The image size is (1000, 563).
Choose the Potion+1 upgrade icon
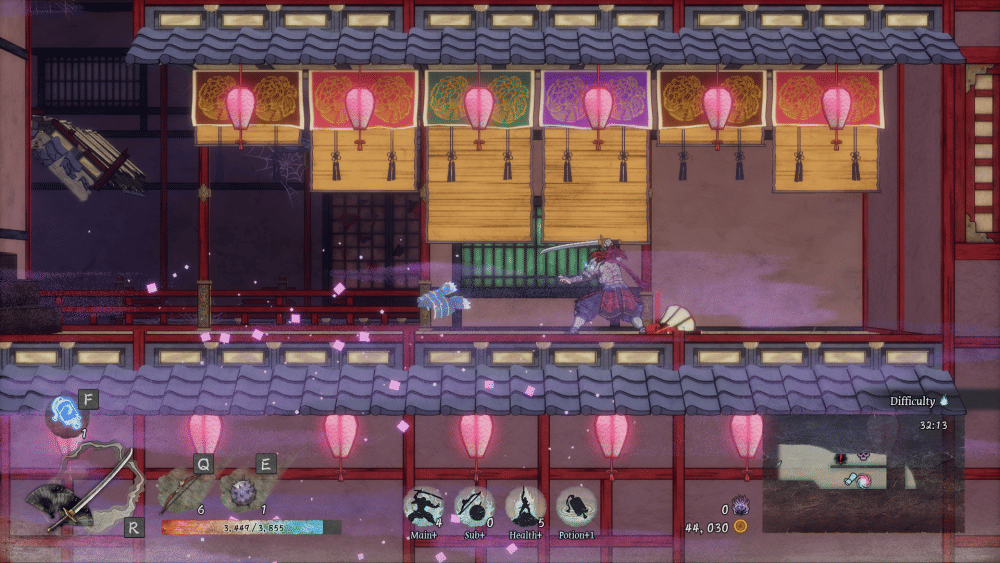[x=576, y=507]
